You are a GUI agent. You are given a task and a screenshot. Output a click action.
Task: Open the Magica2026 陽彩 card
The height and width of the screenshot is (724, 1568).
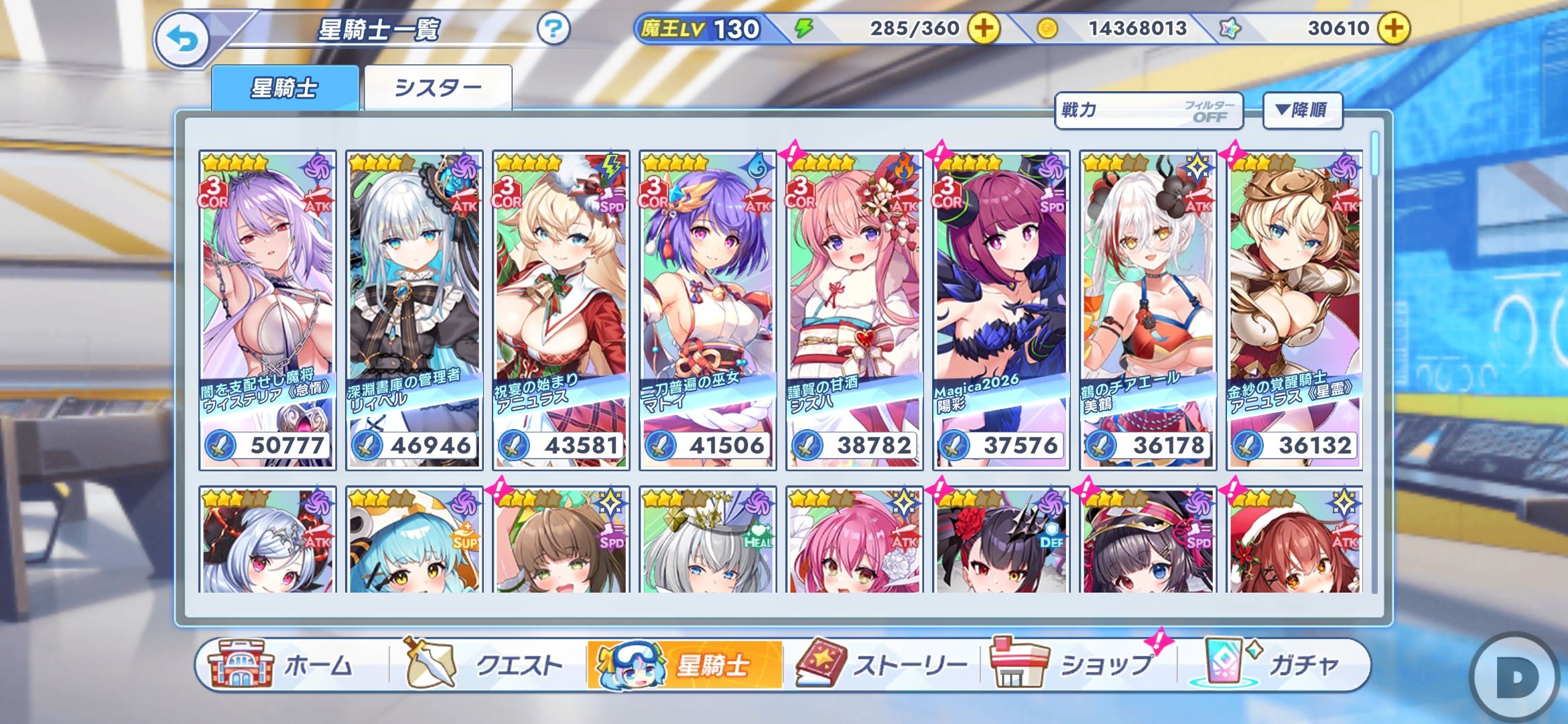click(x=1001, y=310)
